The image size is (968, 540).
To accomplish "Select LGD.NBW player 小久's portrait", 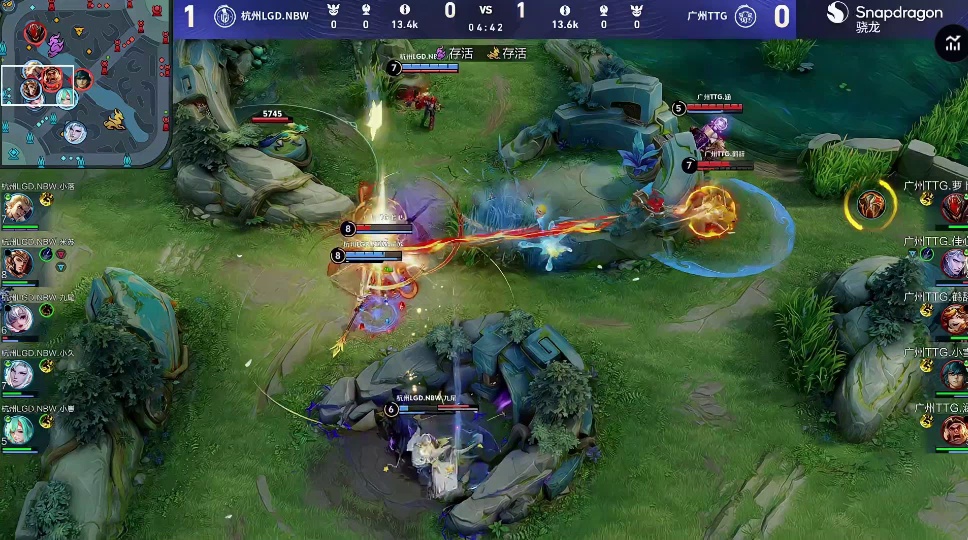I will [18, 374].
